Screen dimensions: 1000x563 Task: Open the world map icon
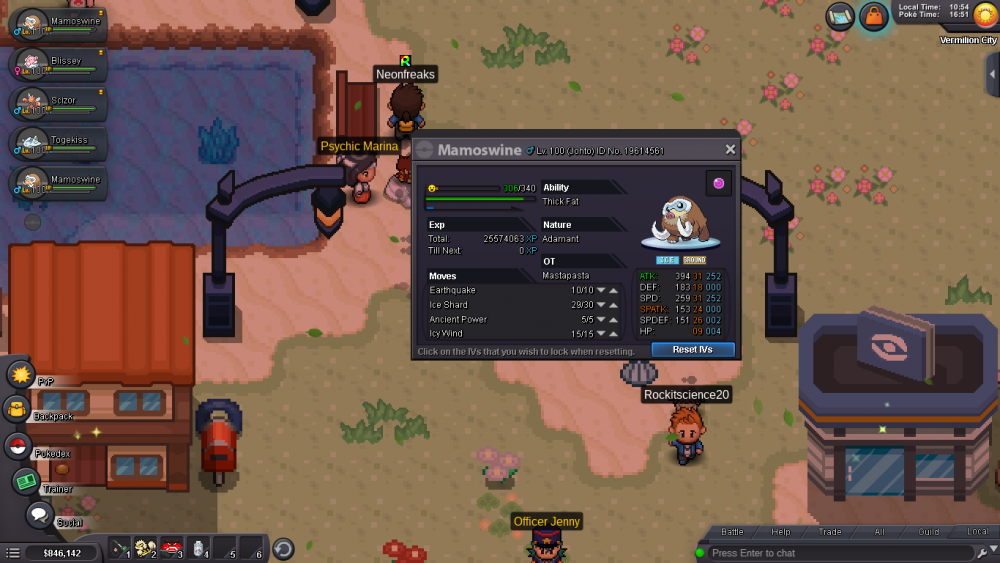(840, 16)
